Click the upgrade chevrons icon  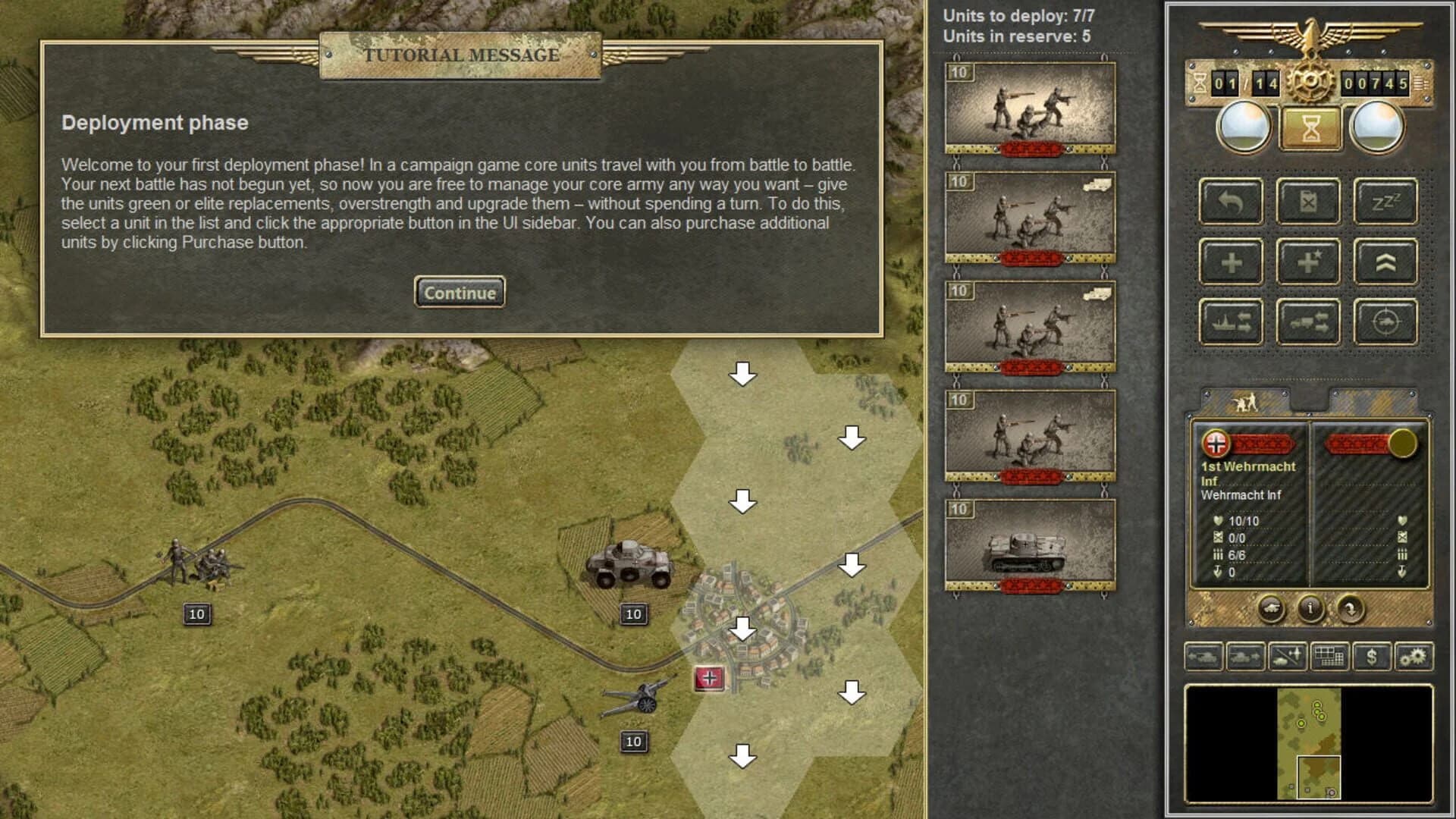click(x=1386, y=261)
